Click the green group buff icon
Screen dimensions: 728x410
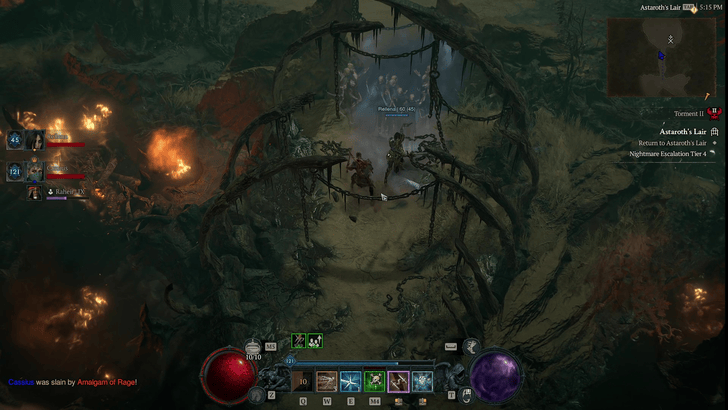(x=315, y=341)
